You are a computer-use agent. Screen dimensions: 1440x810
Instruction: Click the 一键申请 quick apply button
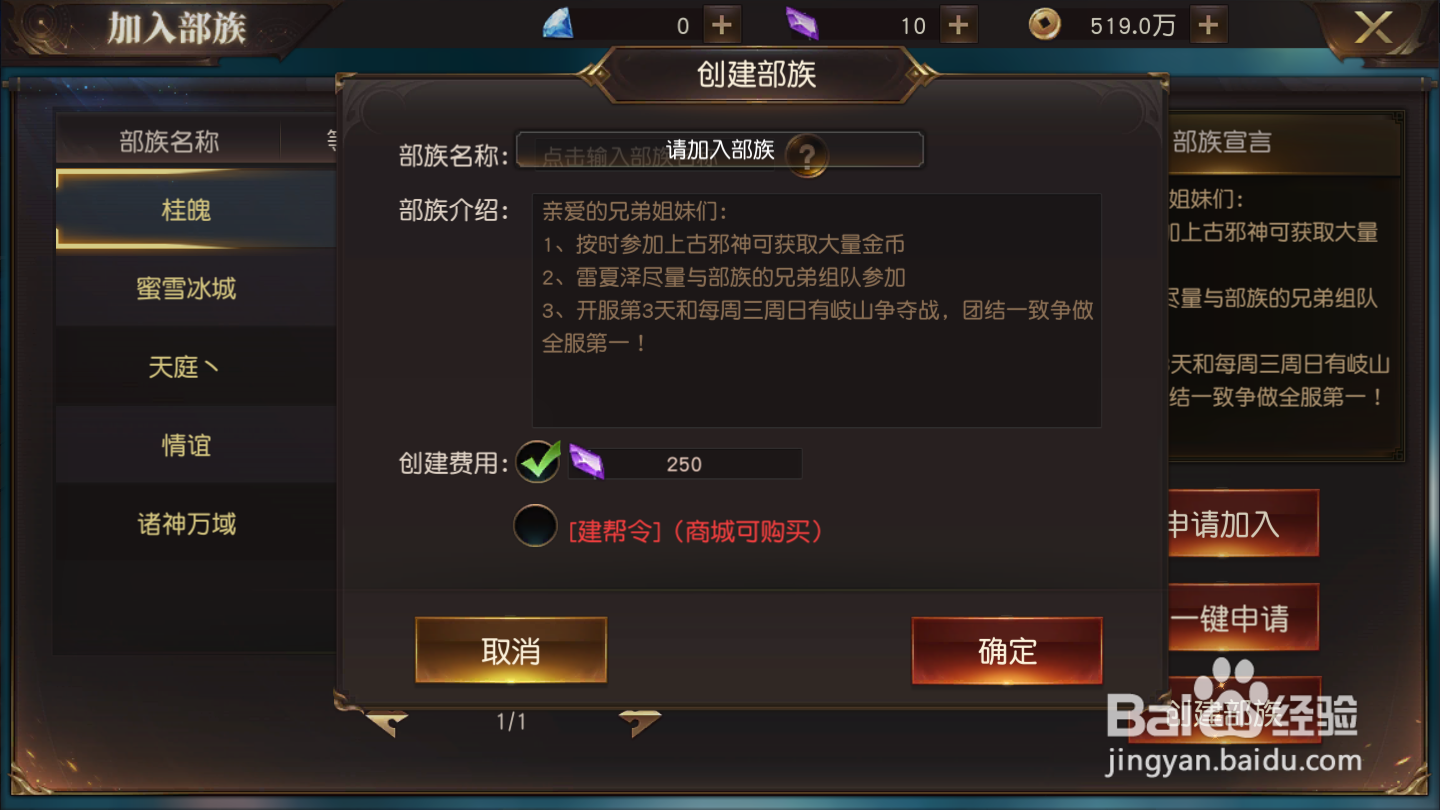[1243, 616]
